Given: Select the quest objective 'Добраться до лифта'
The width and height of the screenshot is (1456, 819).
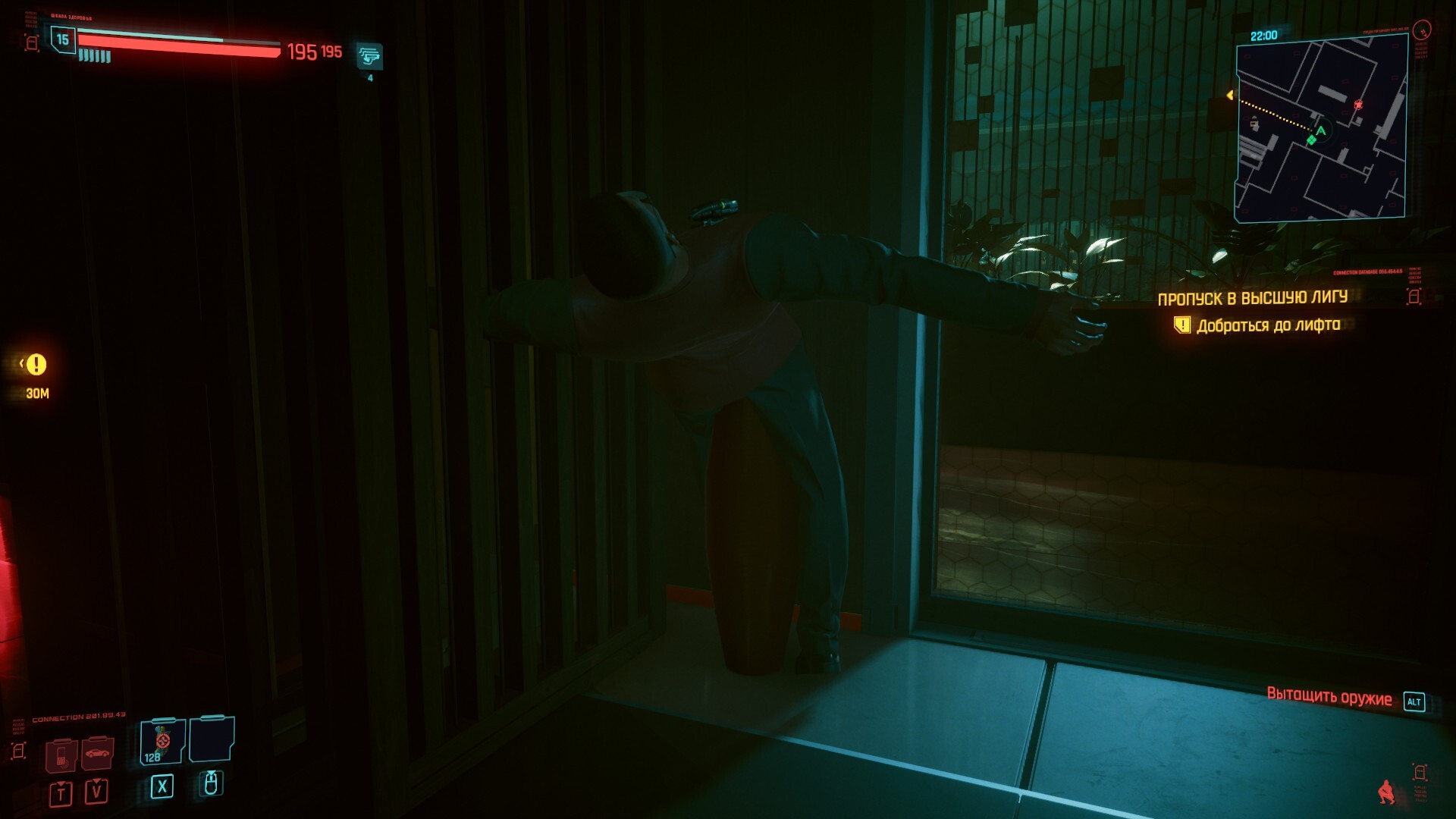Looking at the screenshot, I should pyautogui.click(x=1268, y=325).
